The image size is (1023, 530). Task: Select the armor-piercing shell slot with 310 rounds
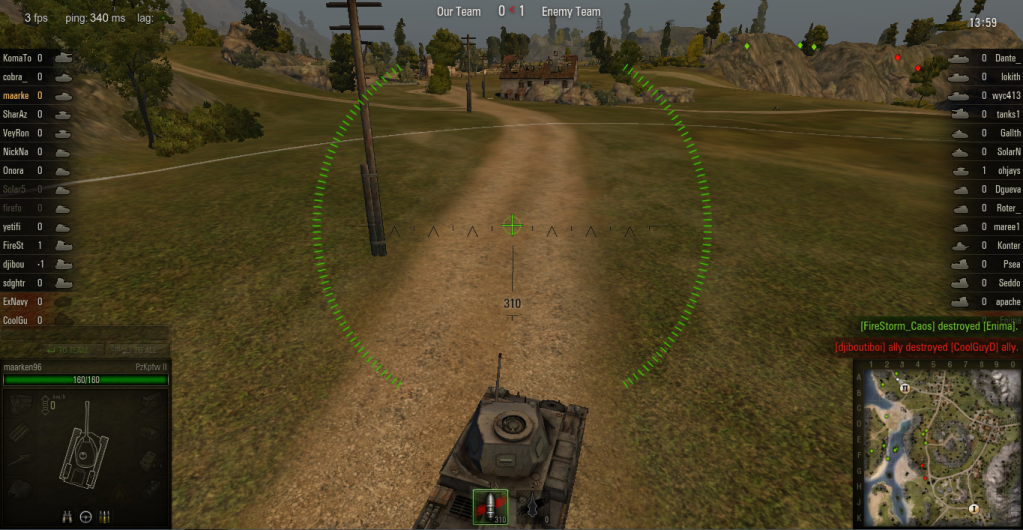490,507
